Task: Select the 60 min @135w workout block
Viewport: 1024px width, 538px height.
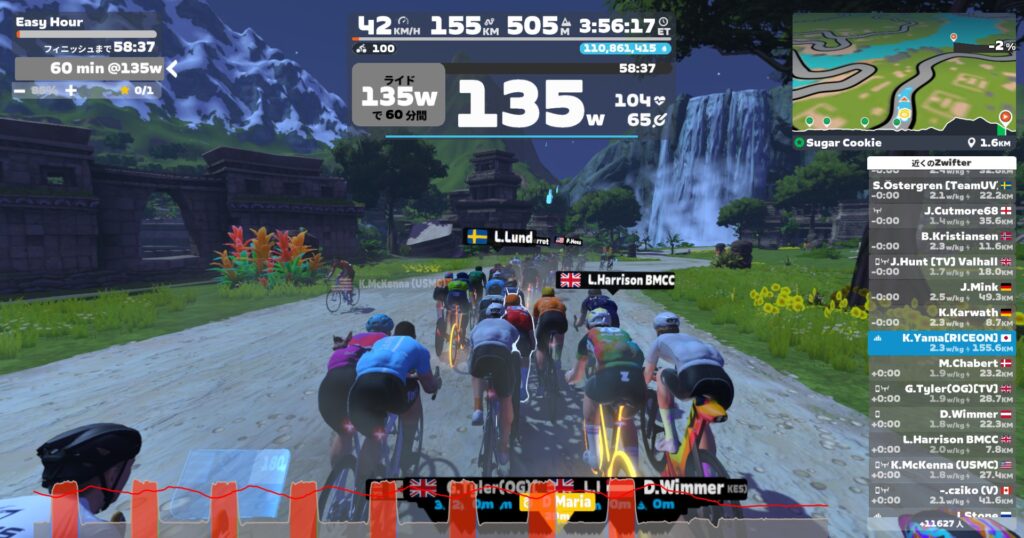Action: click(90, 68)
